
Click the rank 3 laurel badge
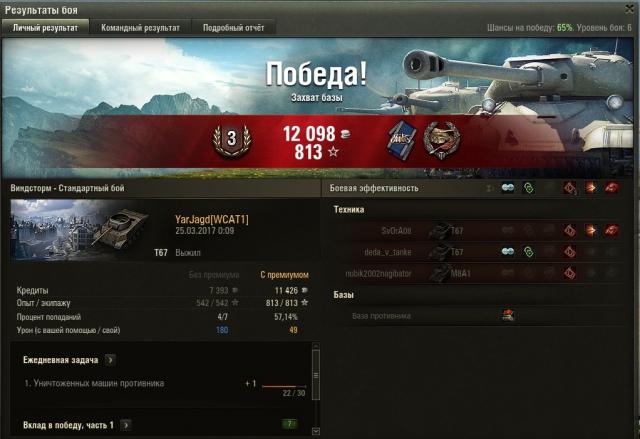231,141
